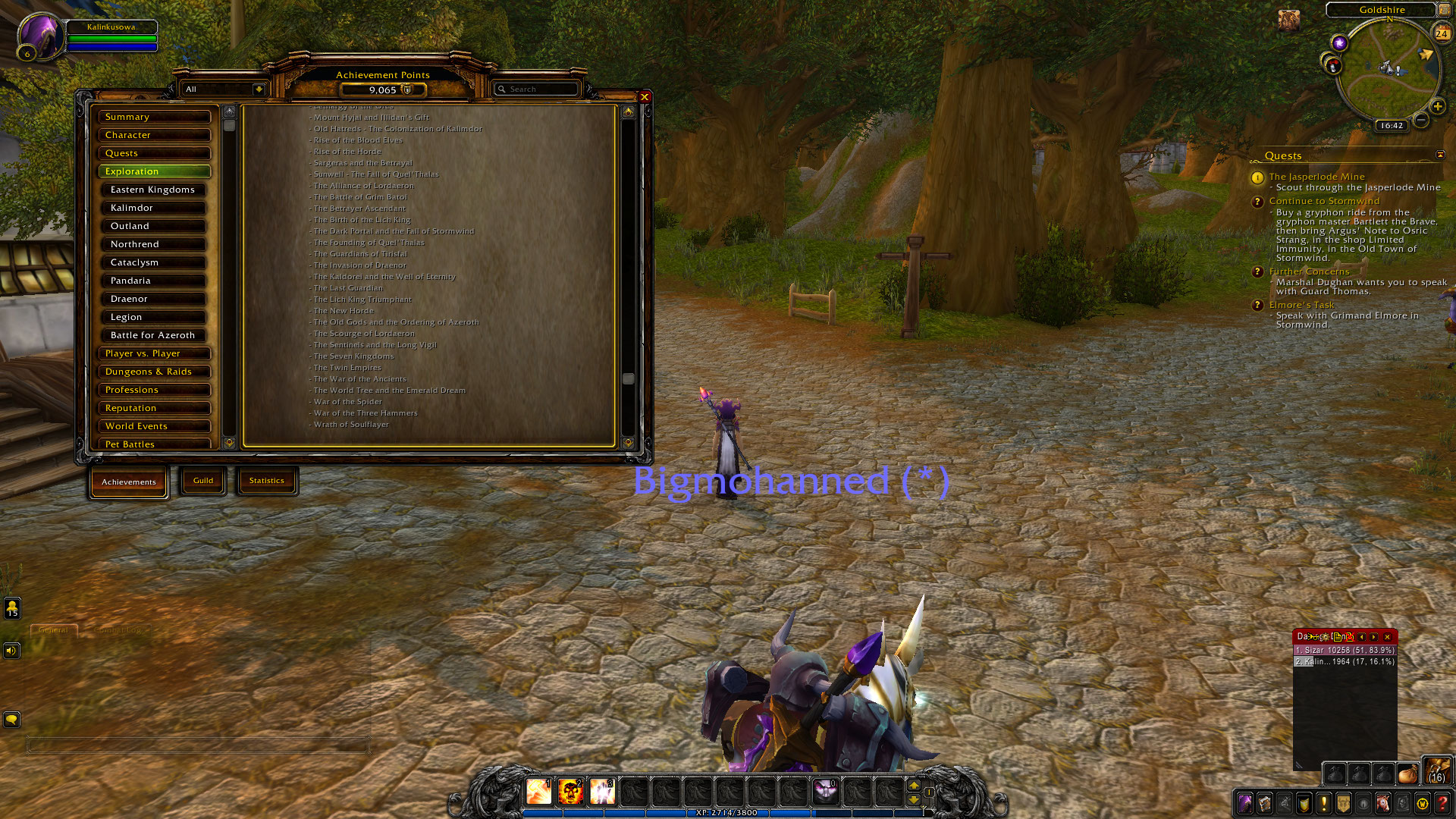Switch to the Guild tab
The image size is (1456, 819).
click(202, 480)
